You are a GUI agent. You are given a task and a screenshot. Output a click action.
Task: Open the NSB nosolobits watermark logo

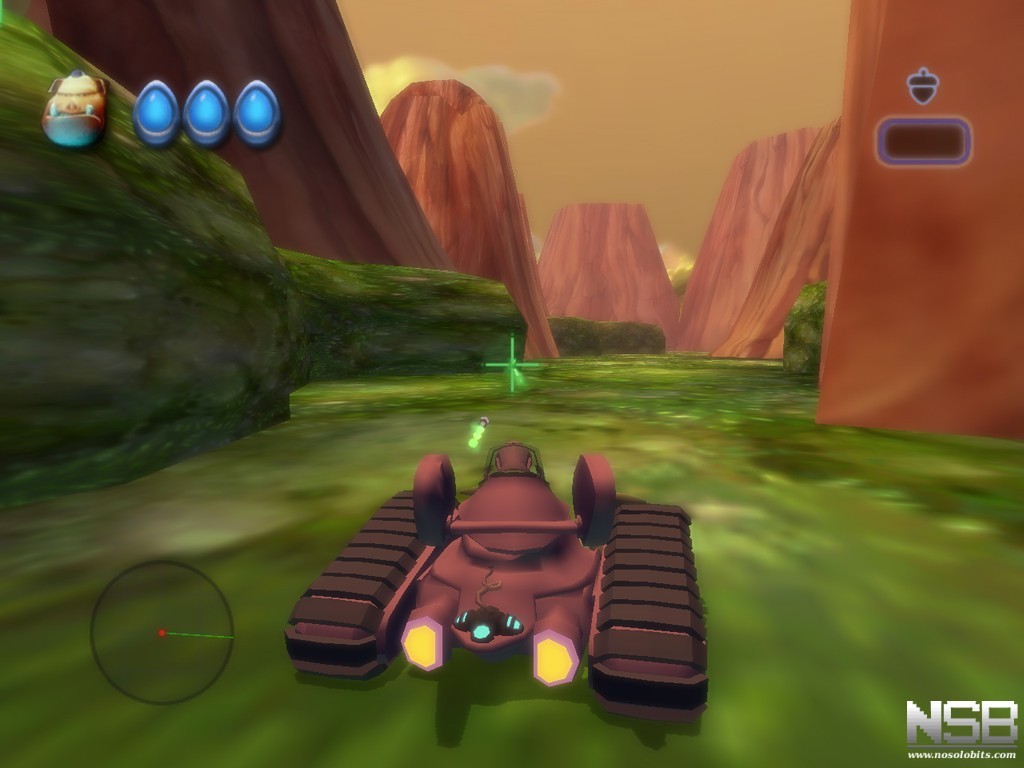pos(960,727)
